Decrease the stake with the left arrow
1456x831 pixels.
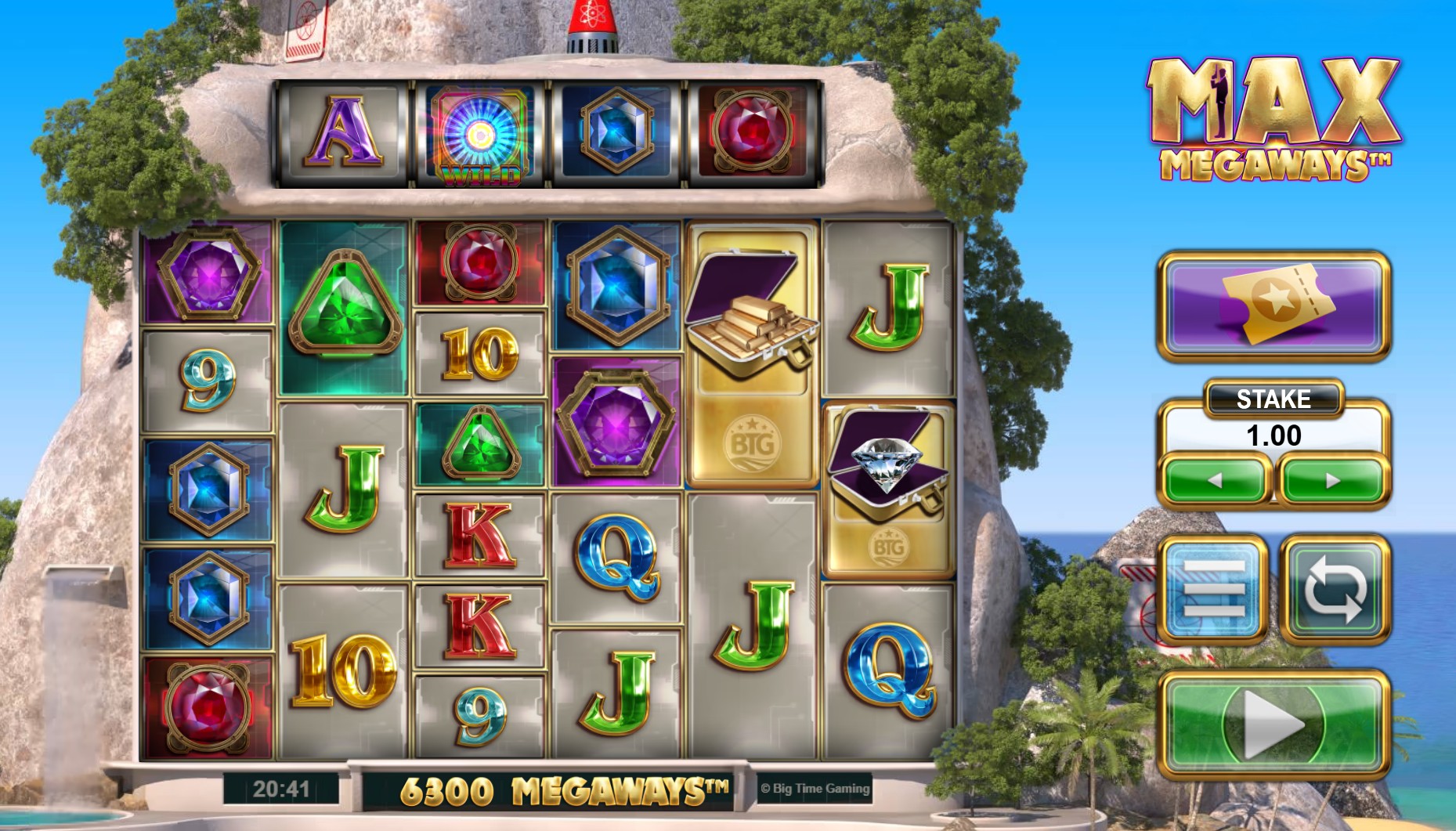(1217, 480)
